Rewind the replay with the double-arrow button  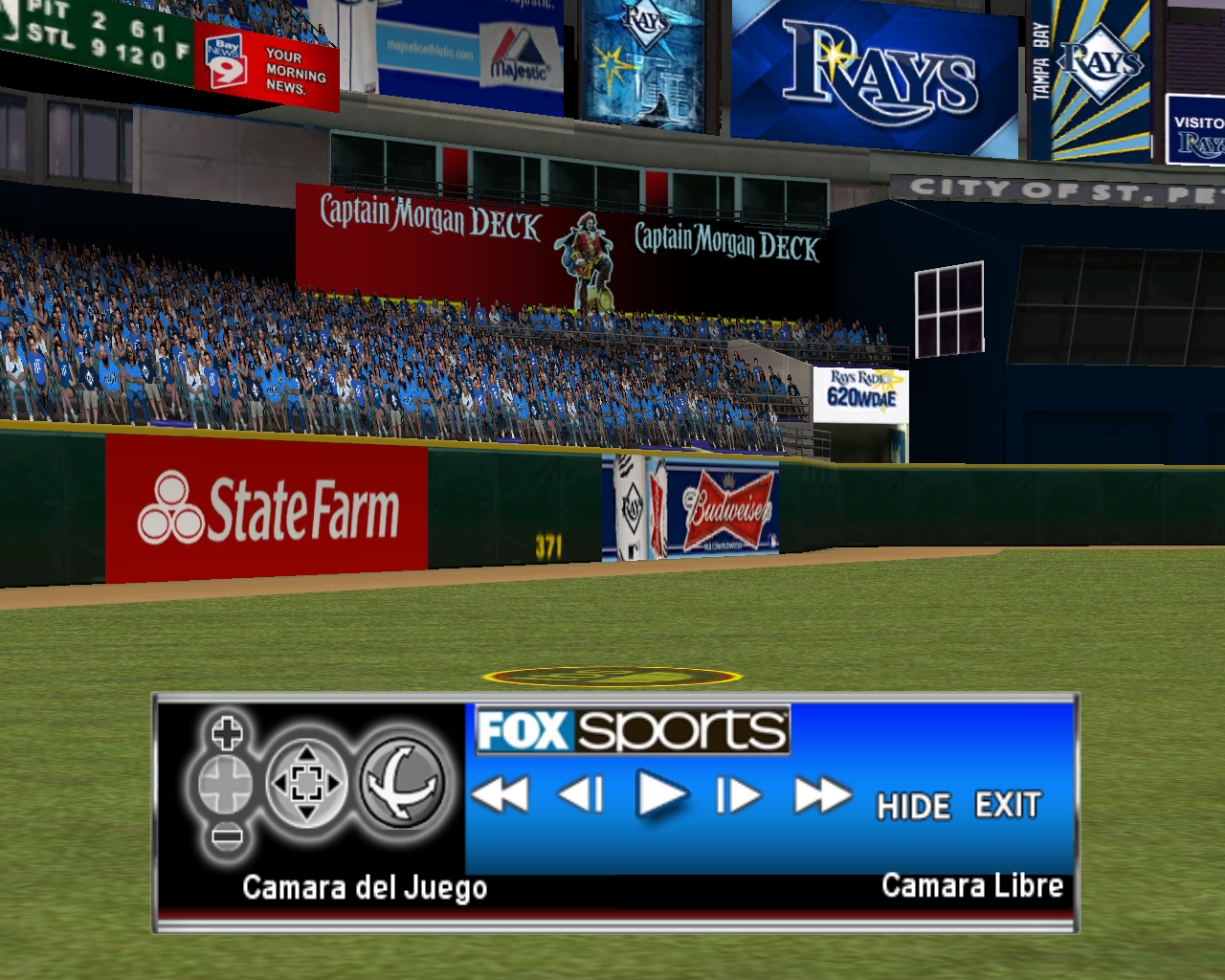click(x=501, y=794)
